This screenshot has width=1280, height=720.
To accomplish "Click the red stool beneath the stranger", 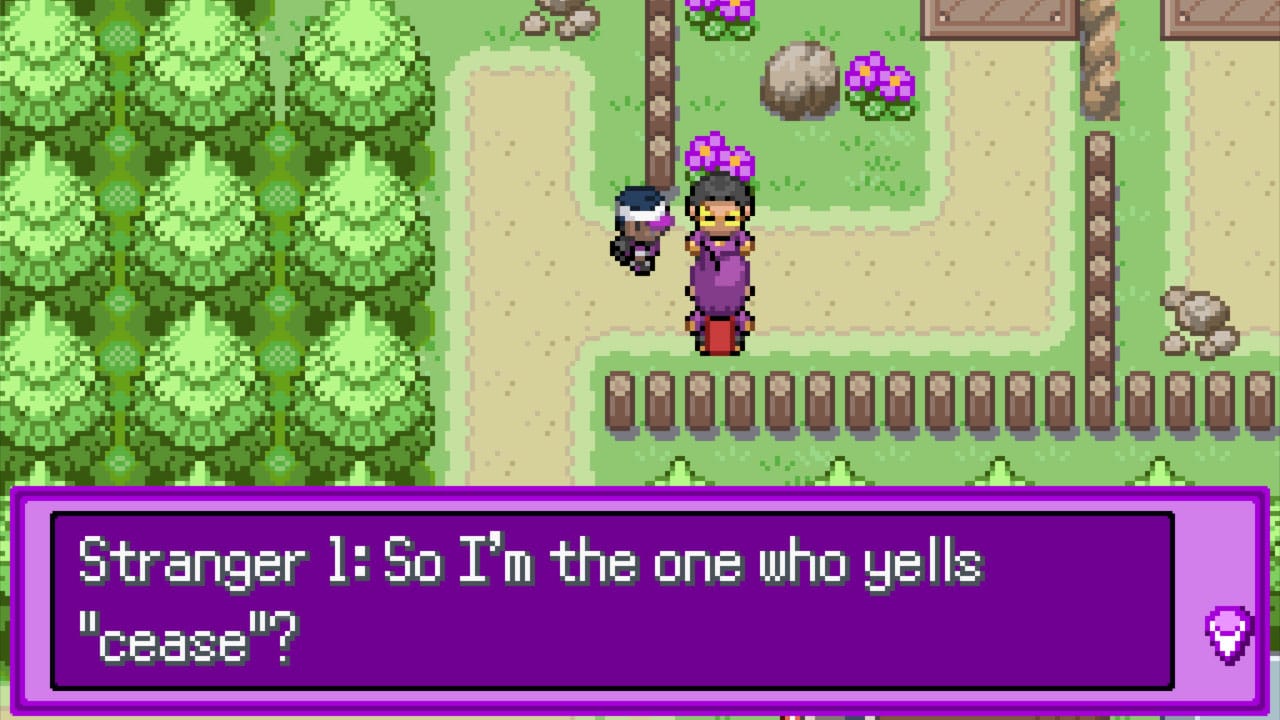I will point(720,335).
